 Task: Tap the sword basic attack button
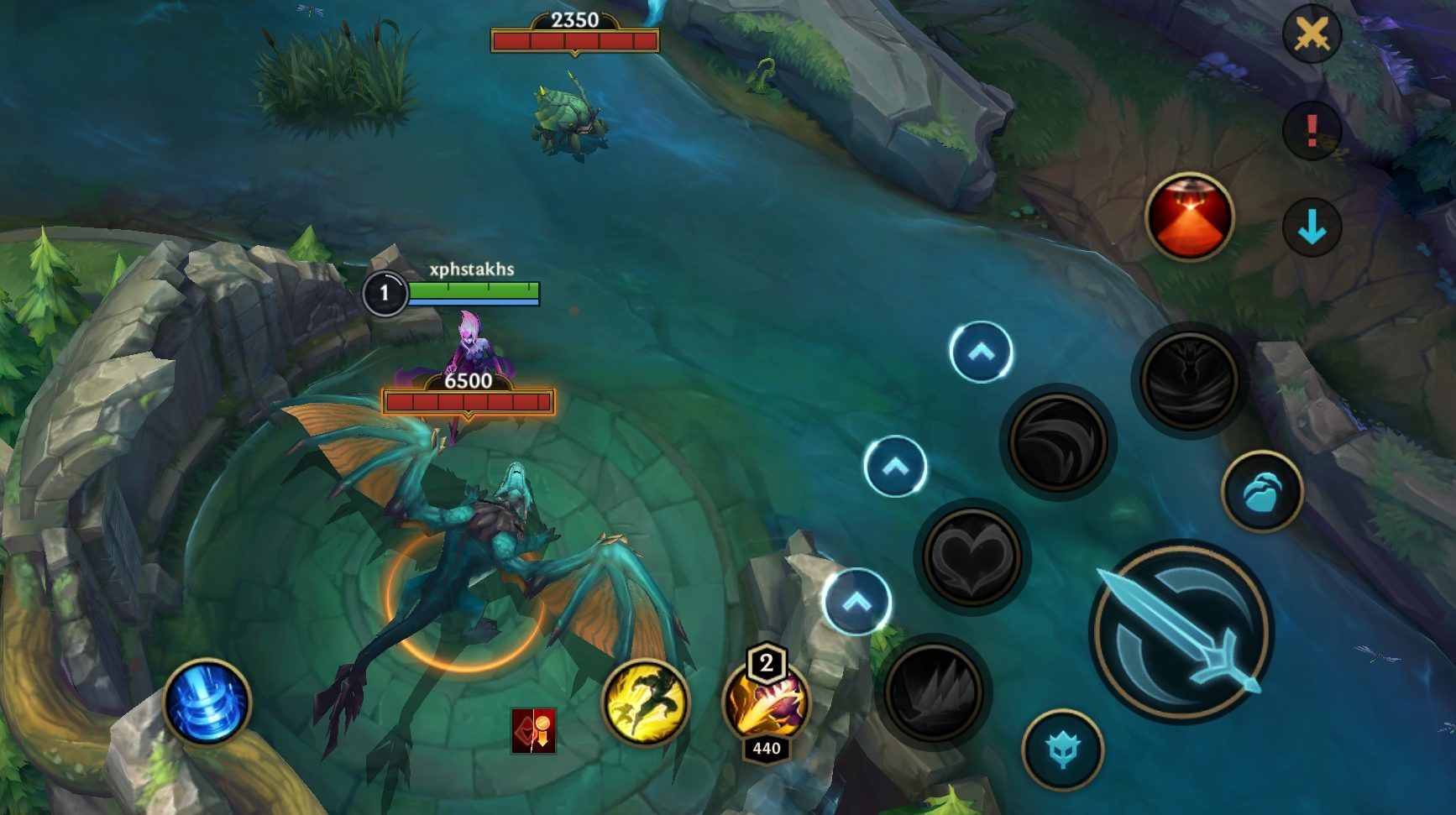1182,631
